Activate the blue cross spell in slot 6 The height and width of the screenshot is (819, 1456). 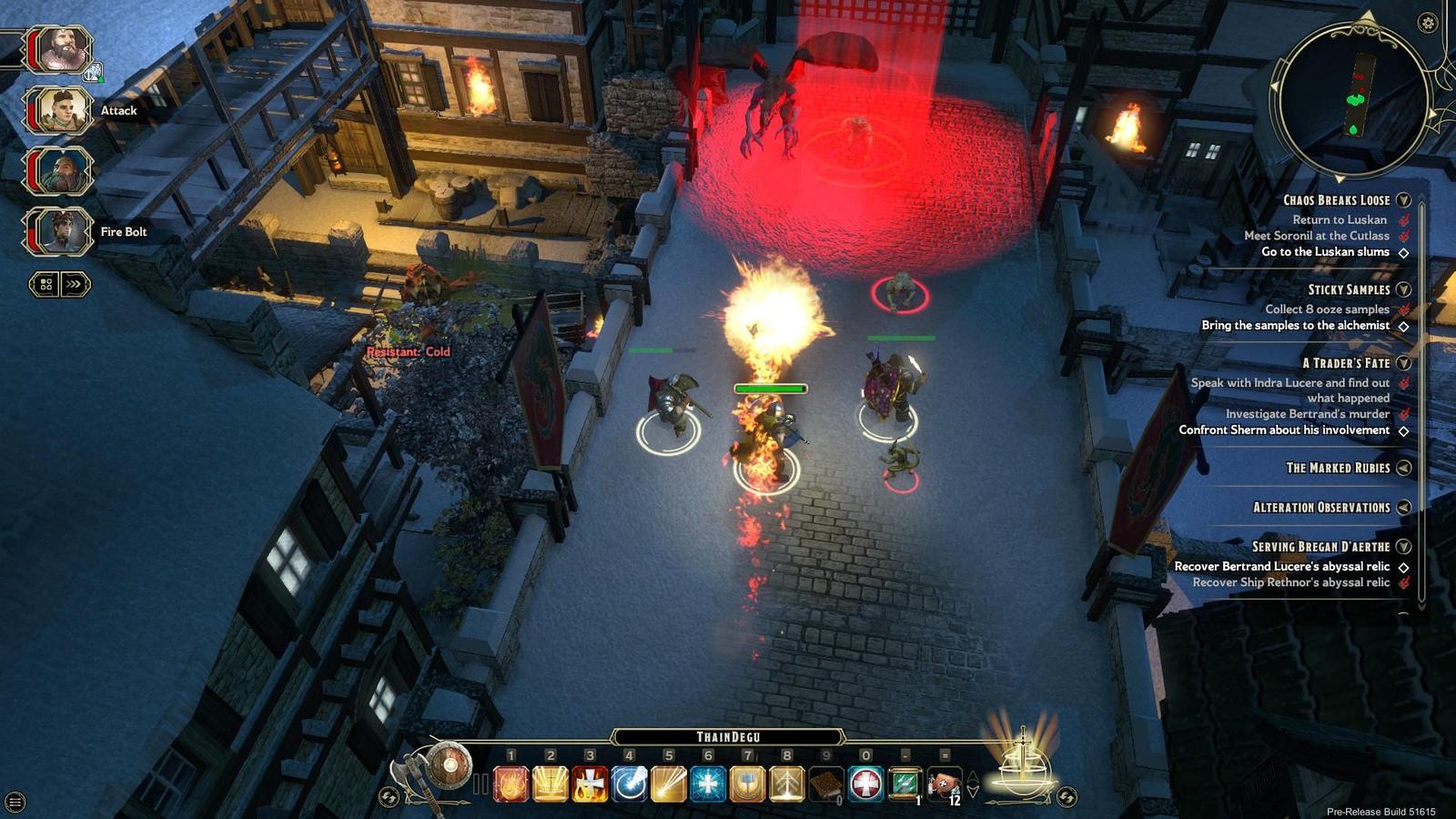click(x=708, y=784)
